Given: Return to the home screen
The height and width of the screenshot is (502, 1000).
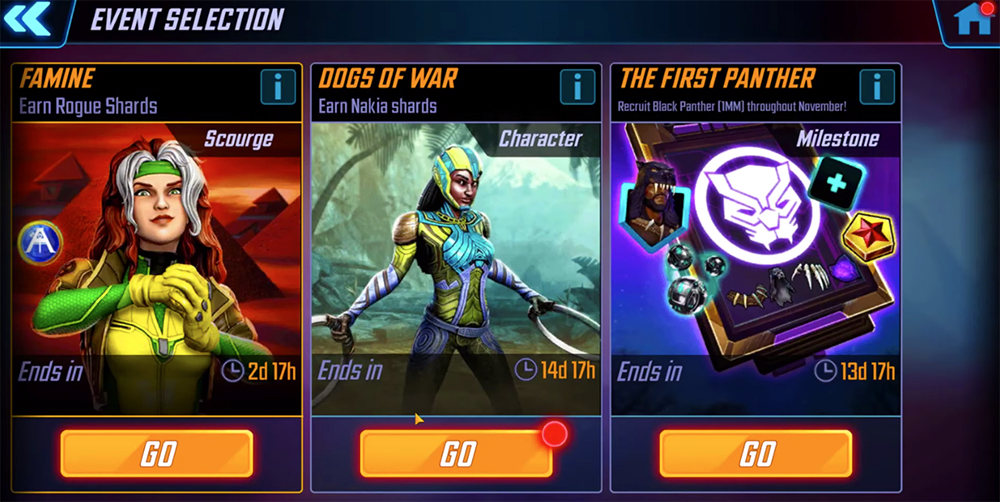Looking at the screenshot, I should [x=972, y=20].
